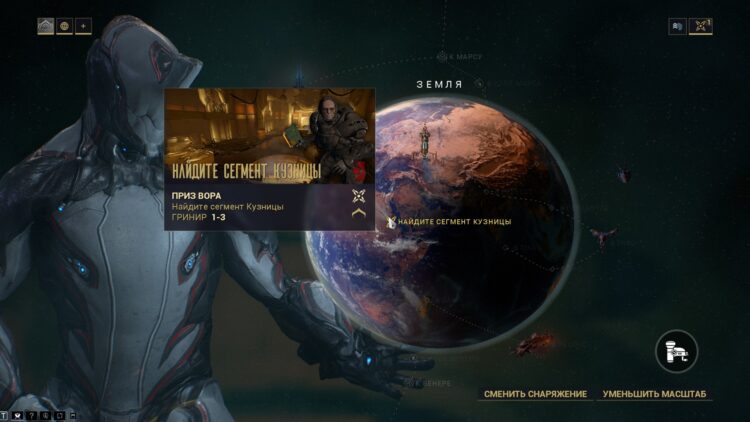Select the warframe helmet icon tab
Screen dimensions: 750x422
[x=46, y=26]
